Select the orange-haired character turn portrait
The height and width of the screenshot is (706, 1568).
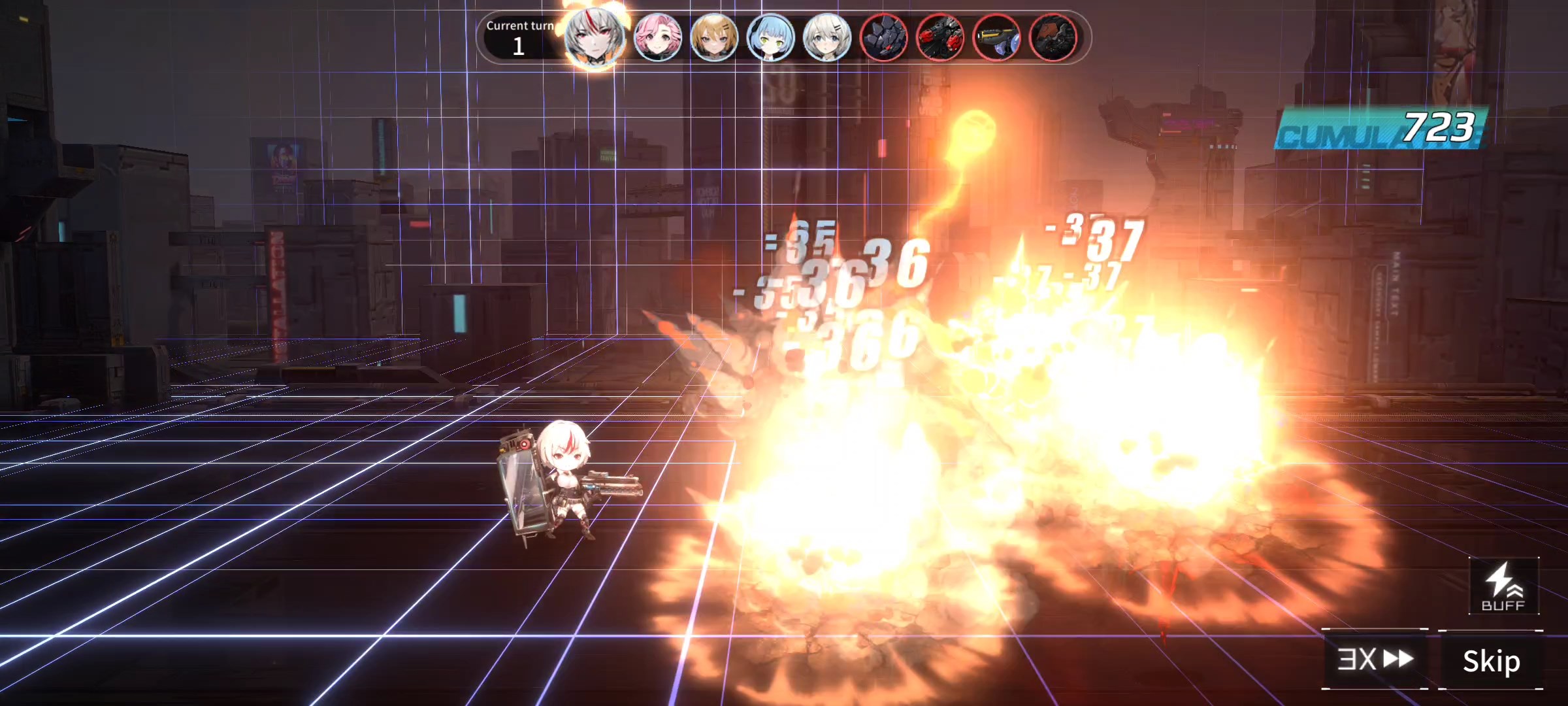click(x=714, y=38)
